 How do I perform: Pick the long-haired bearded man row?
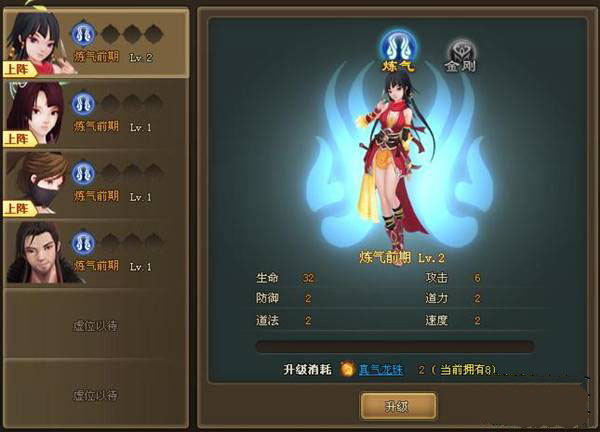[95, 252]
